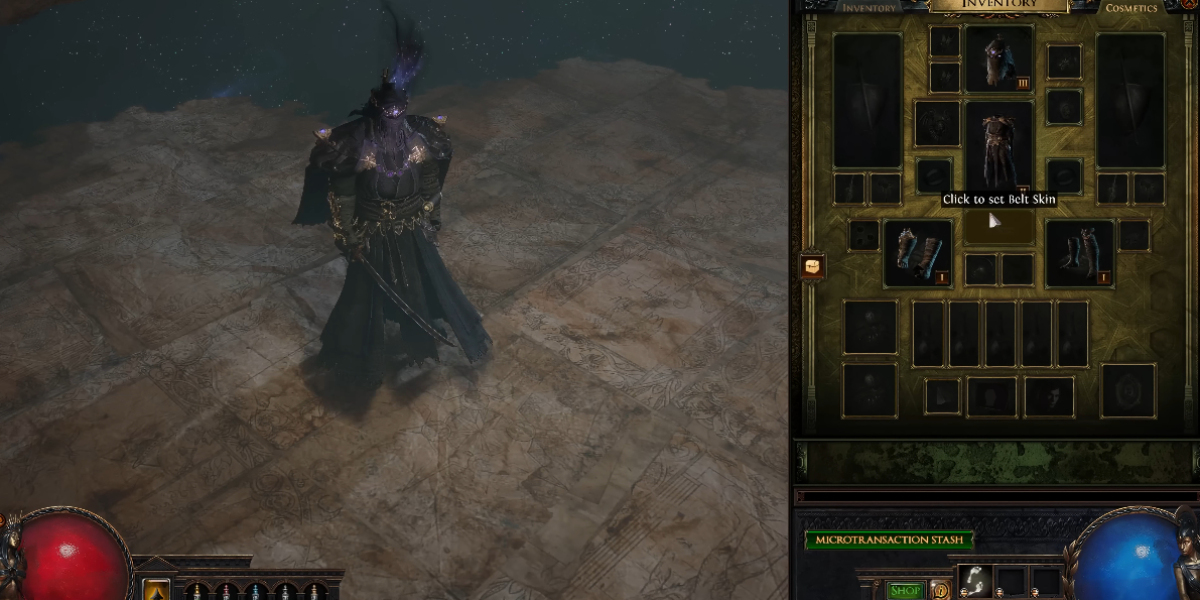
Task: Switch to the Cosmetics tab
Action: pyautogui.click(x=1131, y=8)
